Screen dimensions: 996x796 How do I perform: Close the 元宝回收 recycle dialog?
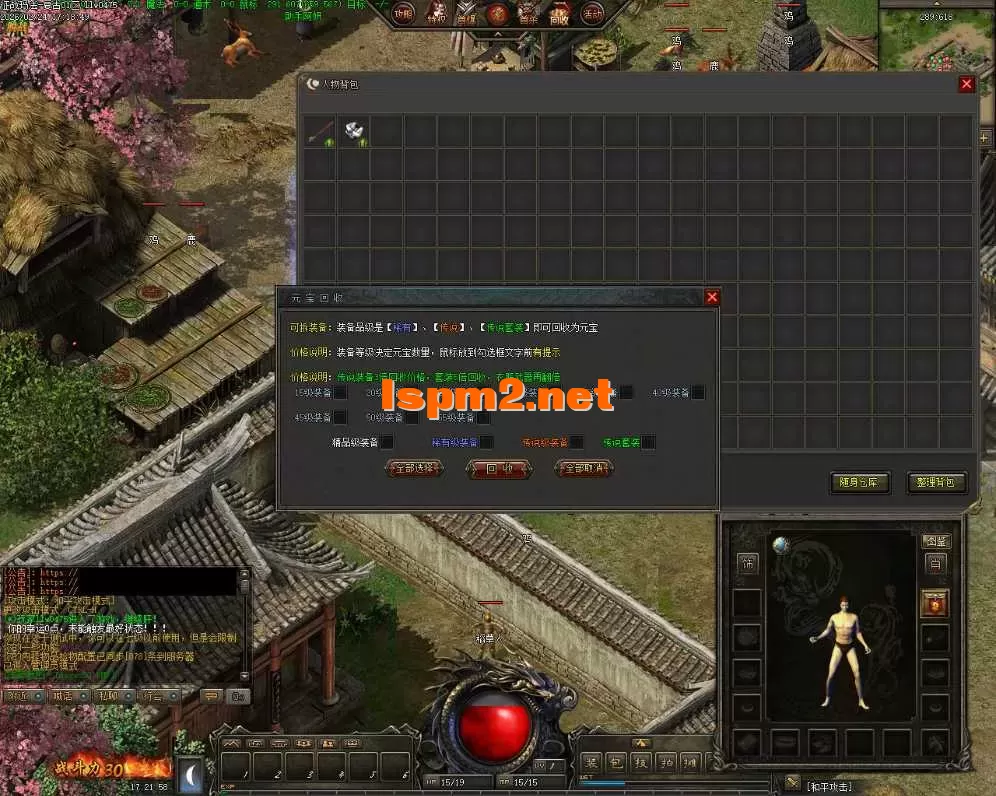tap(712, 297)
